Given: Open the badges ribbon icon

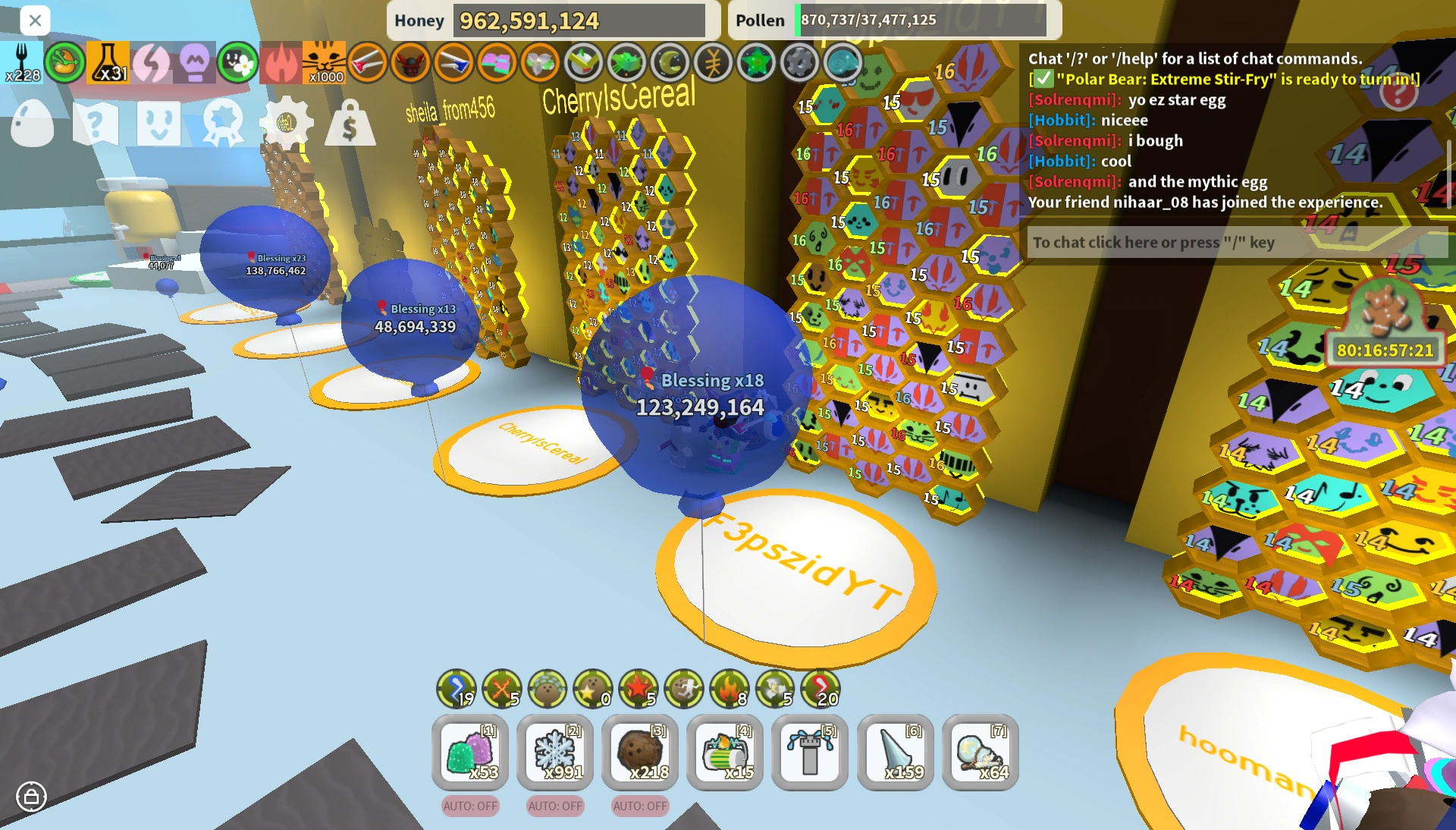Looking at the screenshot, I should point(222,121).
